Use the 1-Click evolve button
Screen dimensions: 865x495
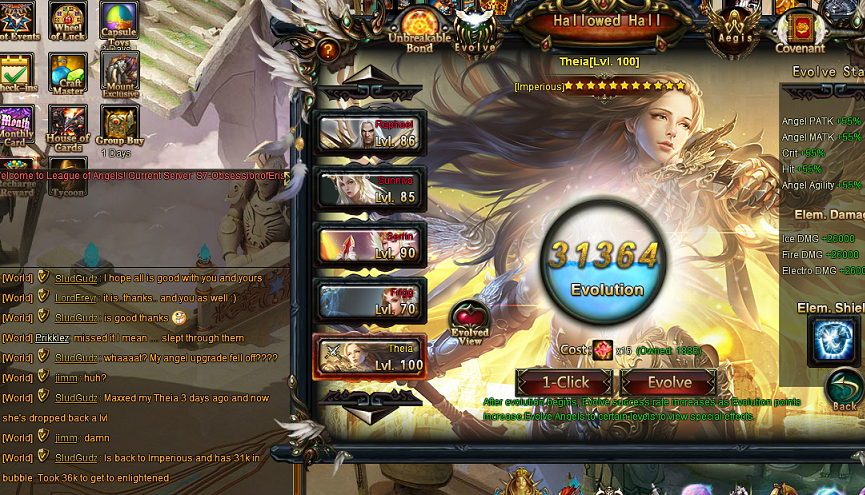565,382
